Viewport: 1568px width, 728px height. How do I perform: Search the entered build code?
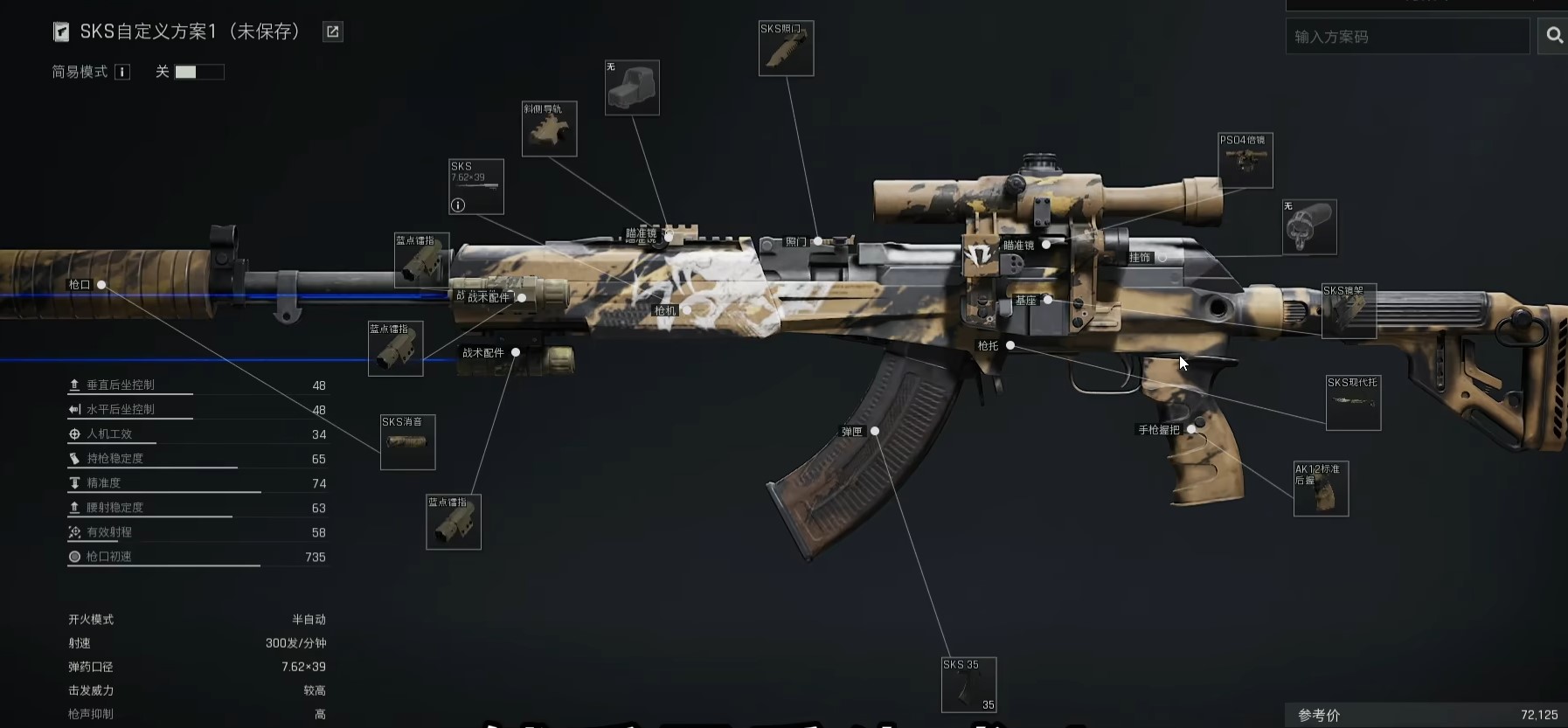1554,36
